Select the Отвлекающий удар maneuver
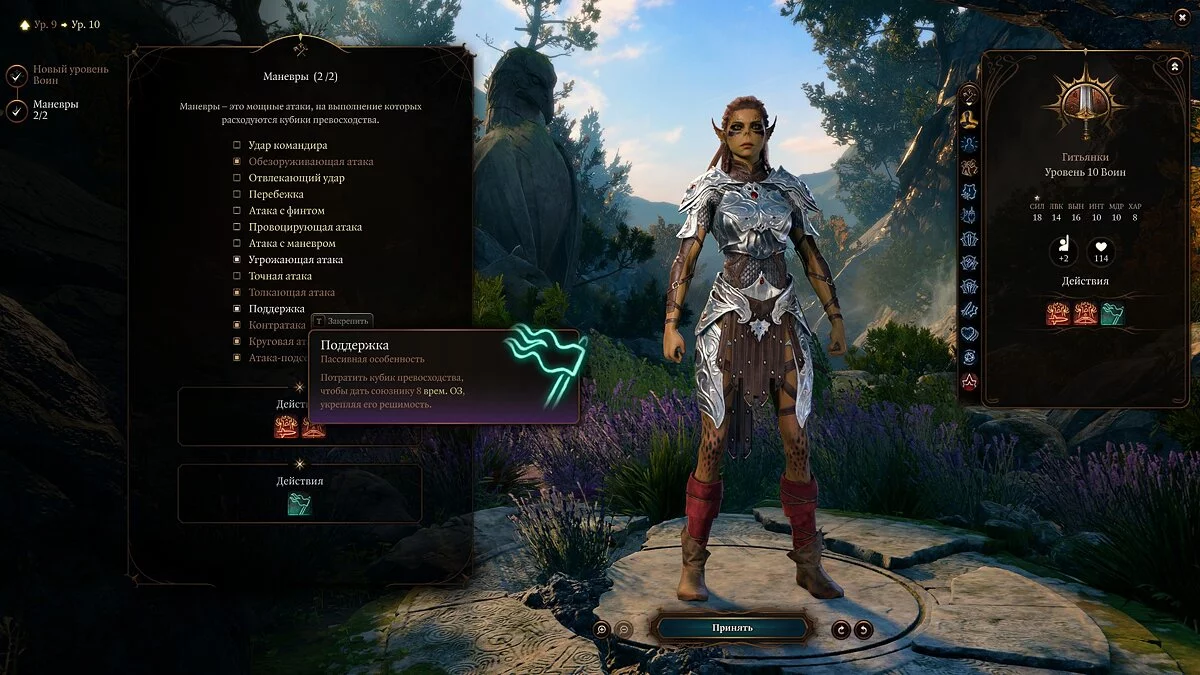This screenshot has width=1200, height=675. (237, 178)
